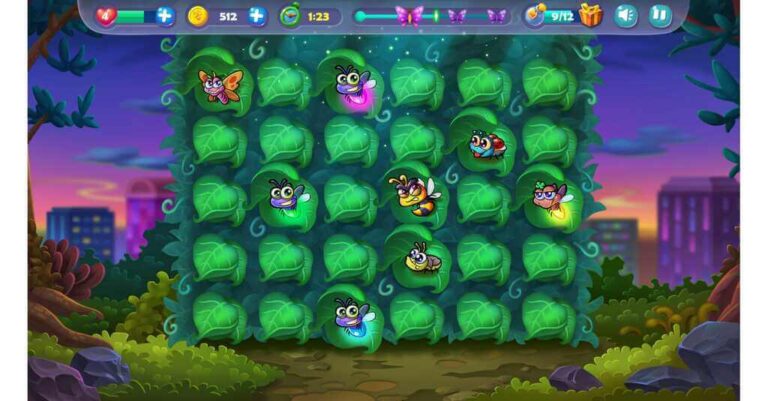The width and height of the screenshot is (768, 401).
Task: Open the gift box reward
Action: (591, 15)
